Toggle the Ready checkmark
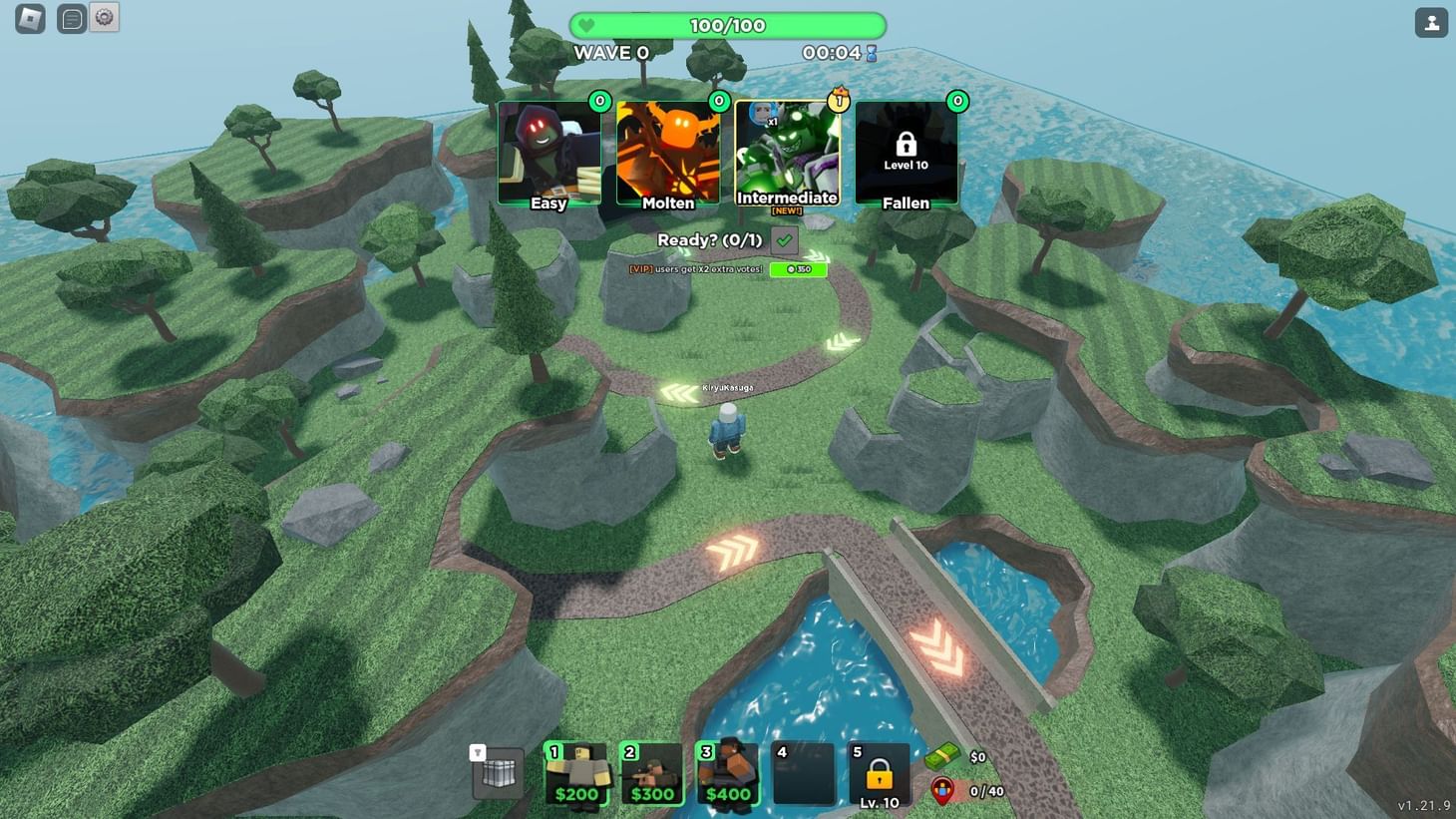 tap(784, 240)
